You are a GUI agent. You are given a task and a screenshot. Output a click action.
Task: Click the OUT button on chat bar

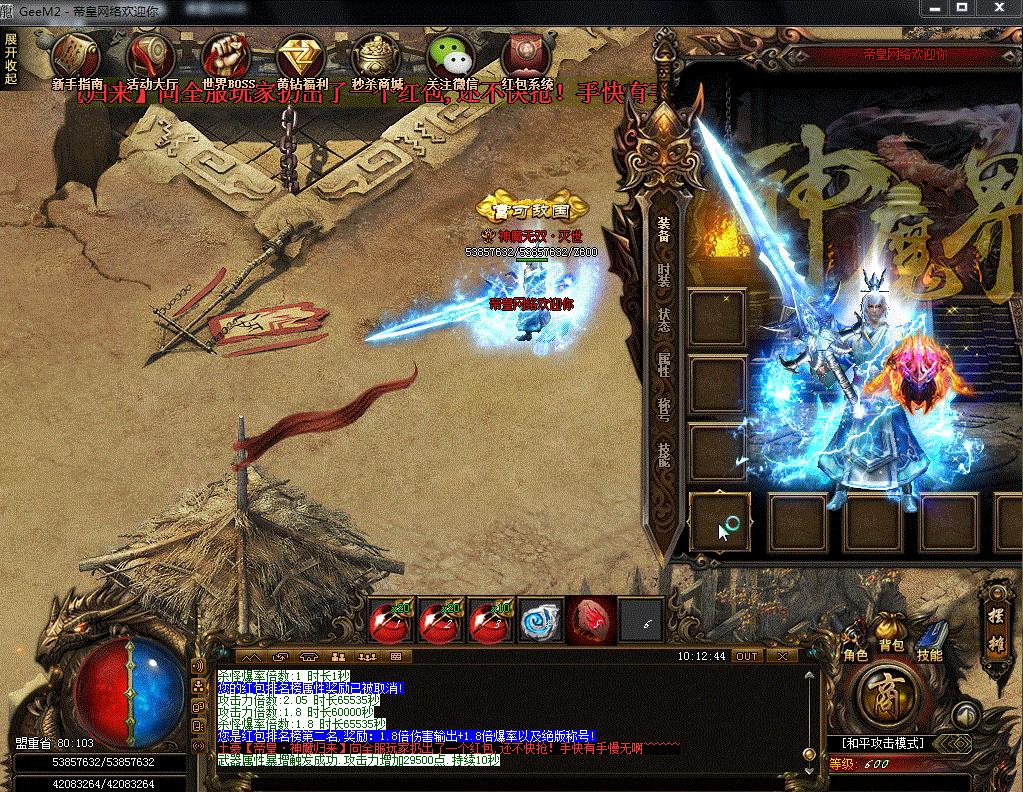tap(746, 656)
